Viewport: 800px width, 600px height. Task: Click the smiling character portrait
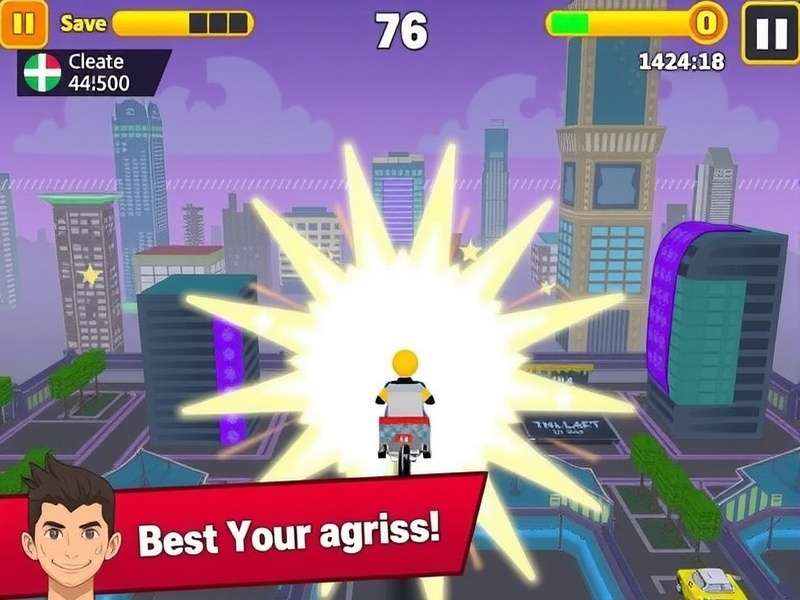(69, 527)
